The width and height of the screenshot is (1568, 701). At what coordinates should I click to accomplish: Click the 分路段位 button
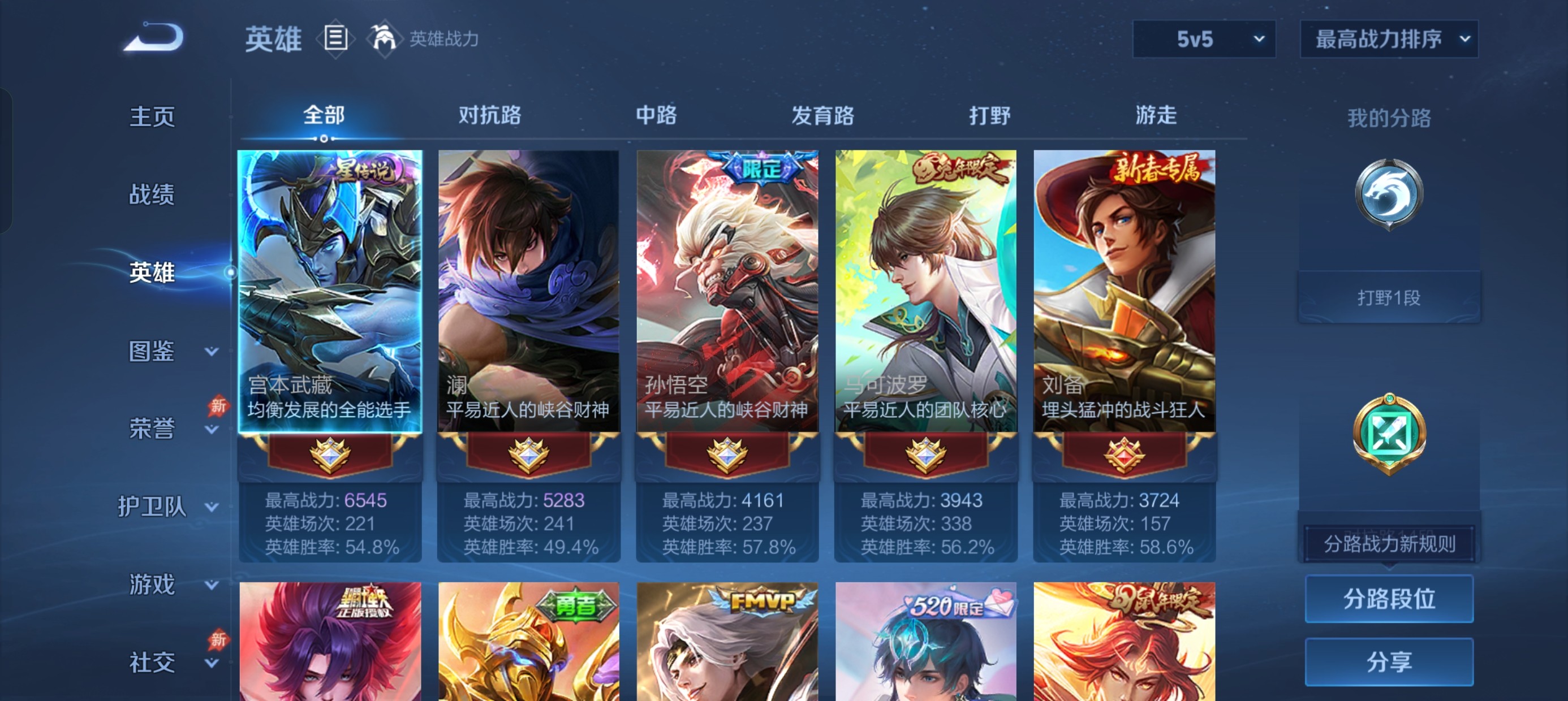pyautogui.click(x=1390, y=598)
